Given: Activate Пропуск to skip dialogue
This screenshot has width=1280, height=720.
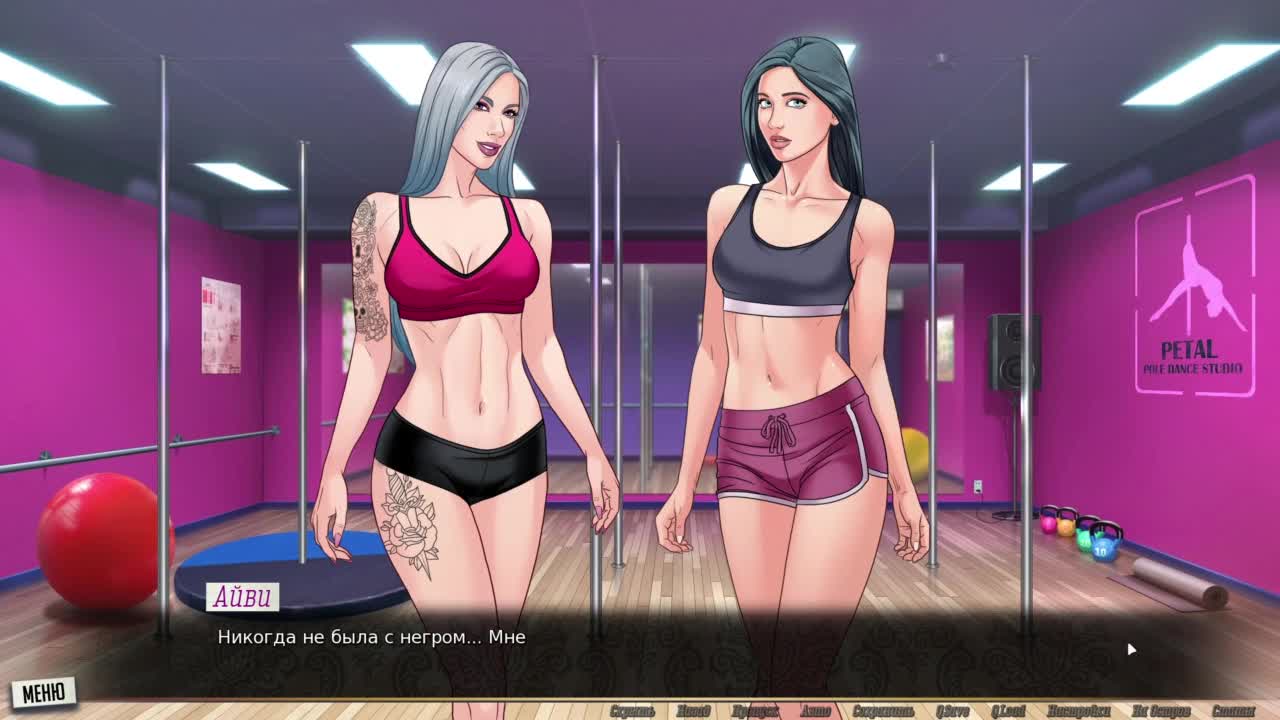Looking at the screenshot, I should tap(755, 711).
